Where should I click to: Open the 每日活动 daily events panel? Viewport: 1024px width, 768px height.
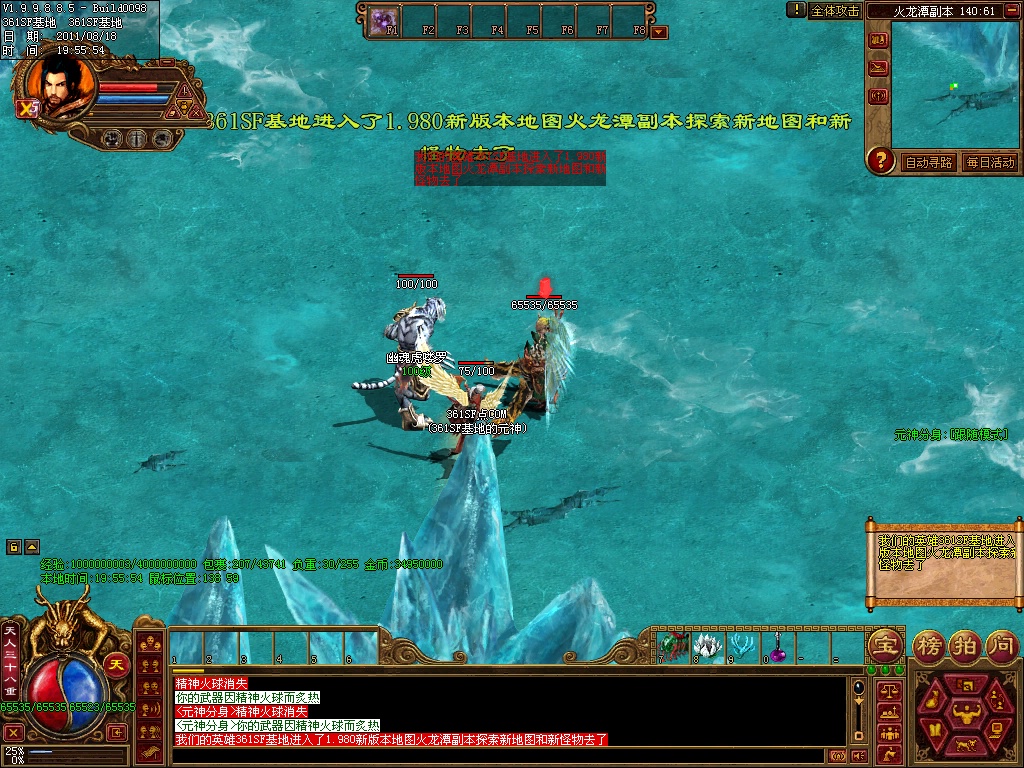pos(990,163)
